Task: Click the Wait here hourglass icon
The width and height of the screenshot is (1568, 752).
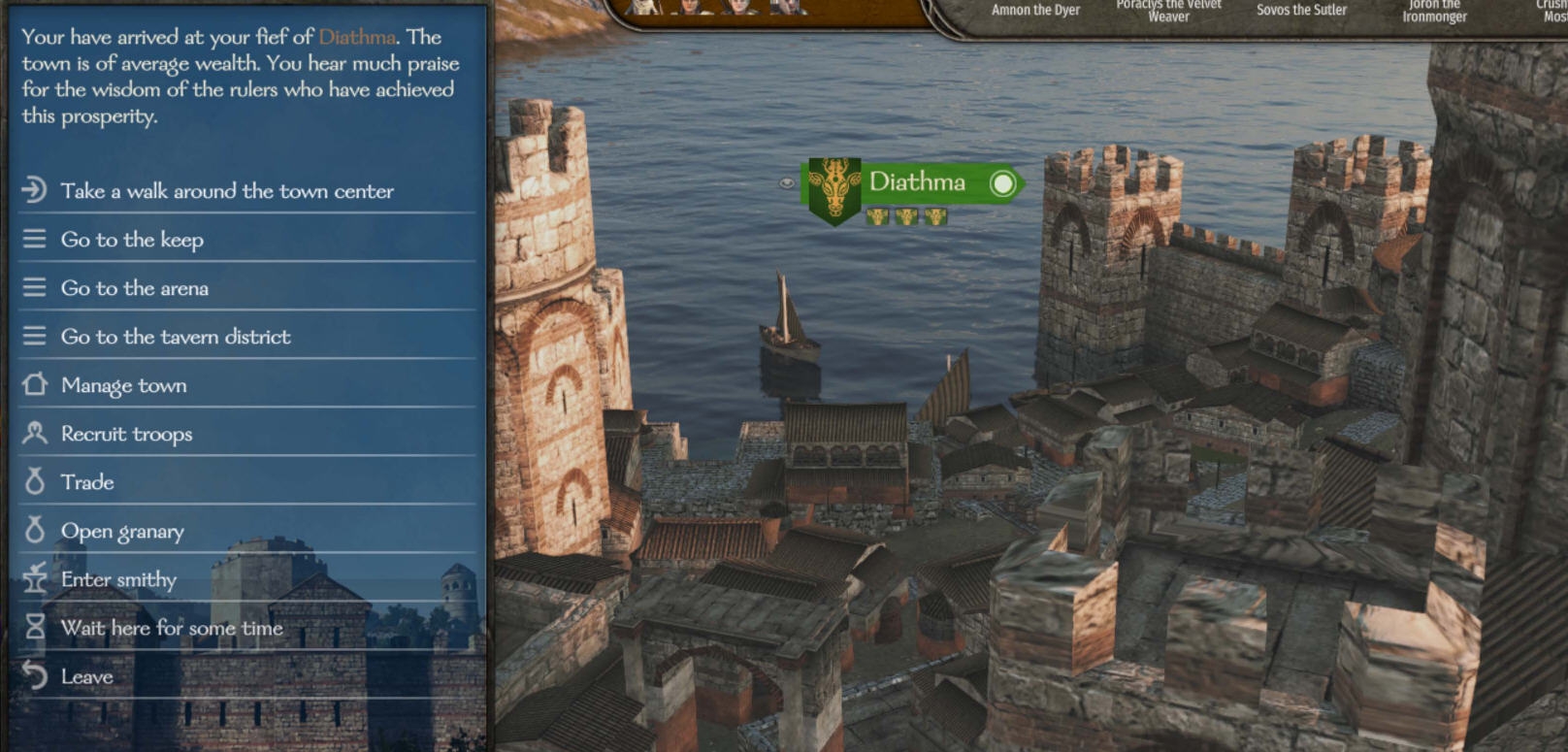Action: pos(34,628)
